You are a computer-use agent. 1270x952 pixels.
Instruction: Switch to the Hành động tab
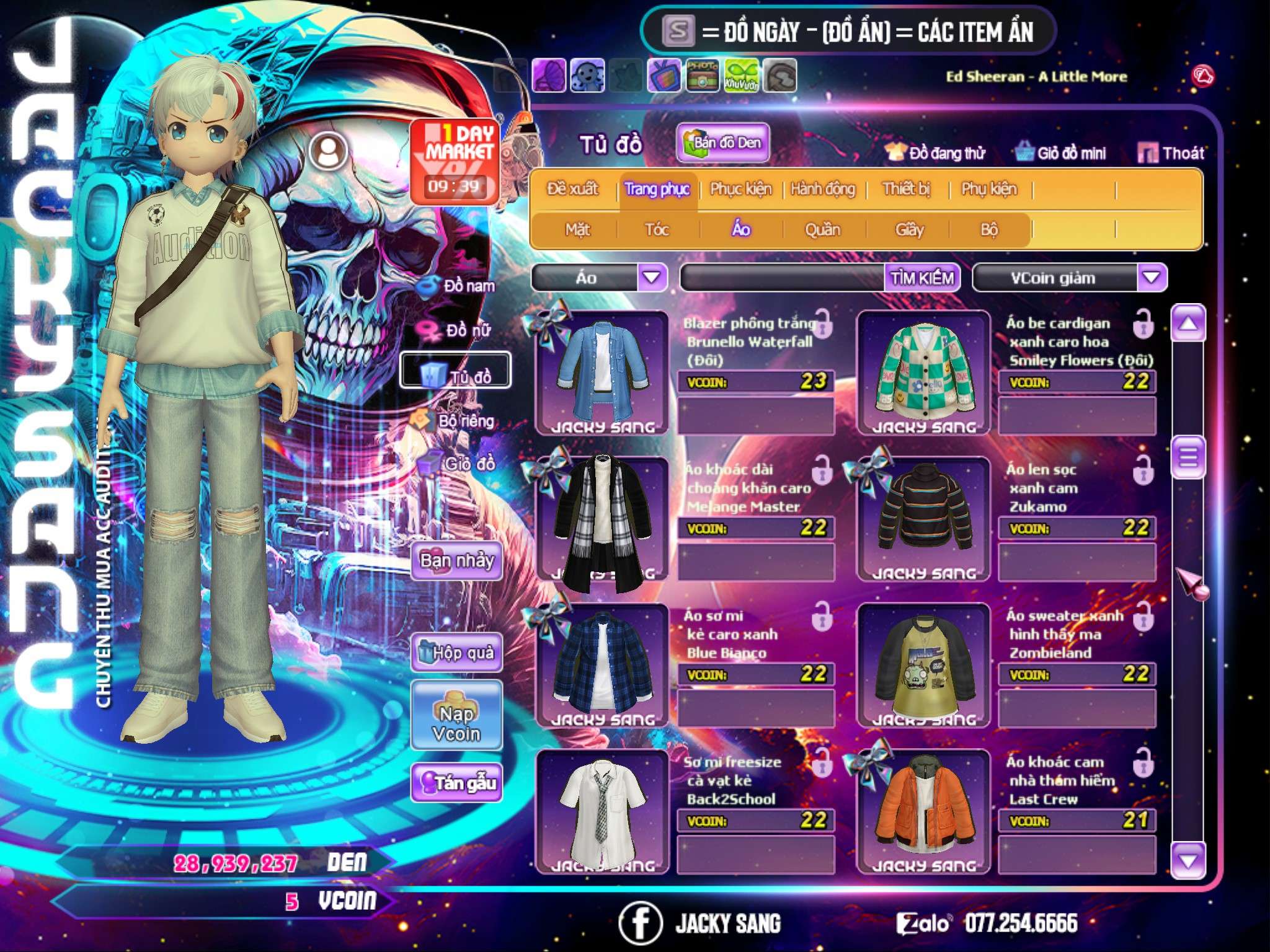[822, 189]
